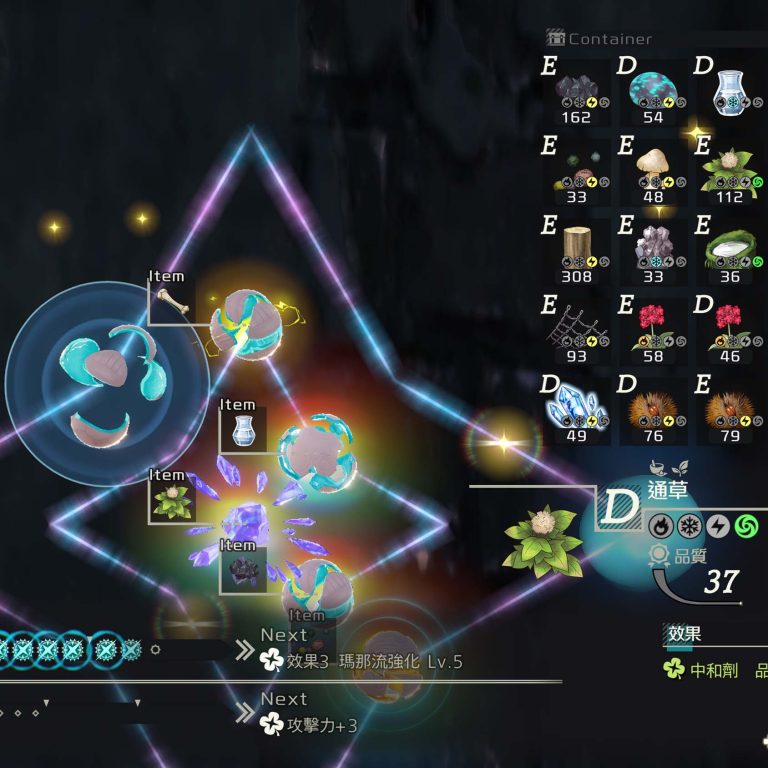Image resolution: width=768 pixels, height=768 pixels.
Task: Choose the E-rank red flower with 58 count
Action: pyautogui.click(x=653, y=330)
